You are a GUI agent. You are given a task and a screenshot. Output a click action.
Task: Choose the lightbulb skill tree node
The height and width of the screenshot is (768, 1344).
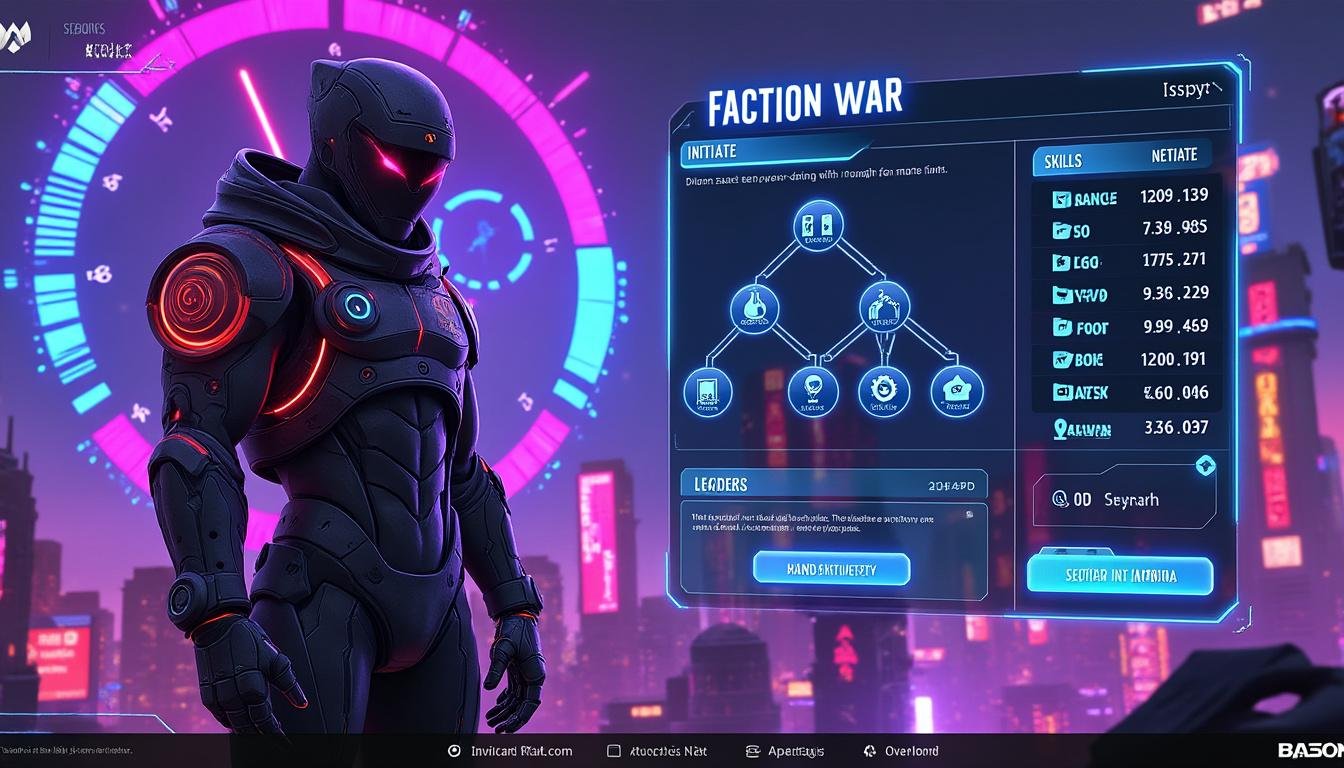tap(813, 390)
